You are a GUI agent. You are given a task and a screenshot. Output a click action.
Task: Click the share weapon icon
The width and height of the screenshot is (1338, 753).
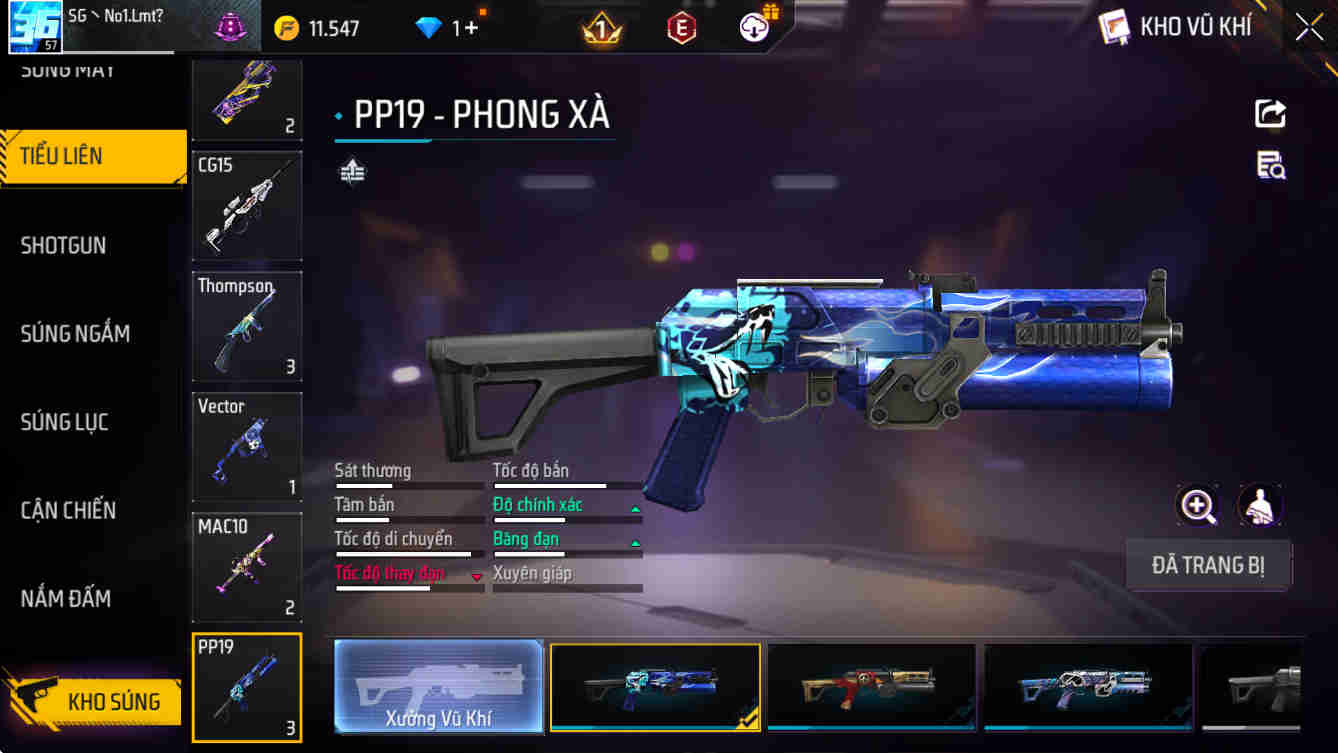1270,113
